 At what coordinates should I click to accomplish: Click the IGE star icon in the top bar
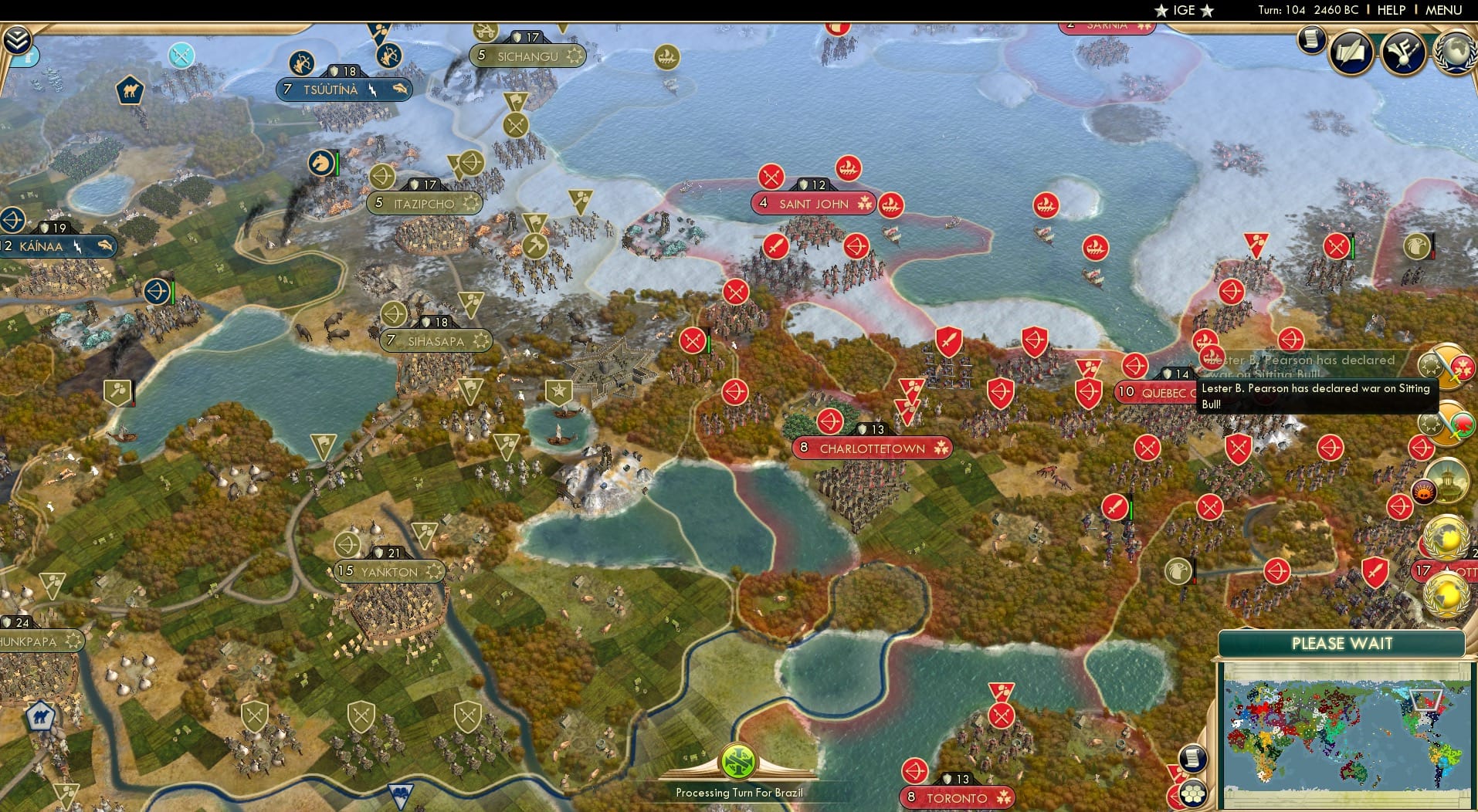tap(1162, 10)
